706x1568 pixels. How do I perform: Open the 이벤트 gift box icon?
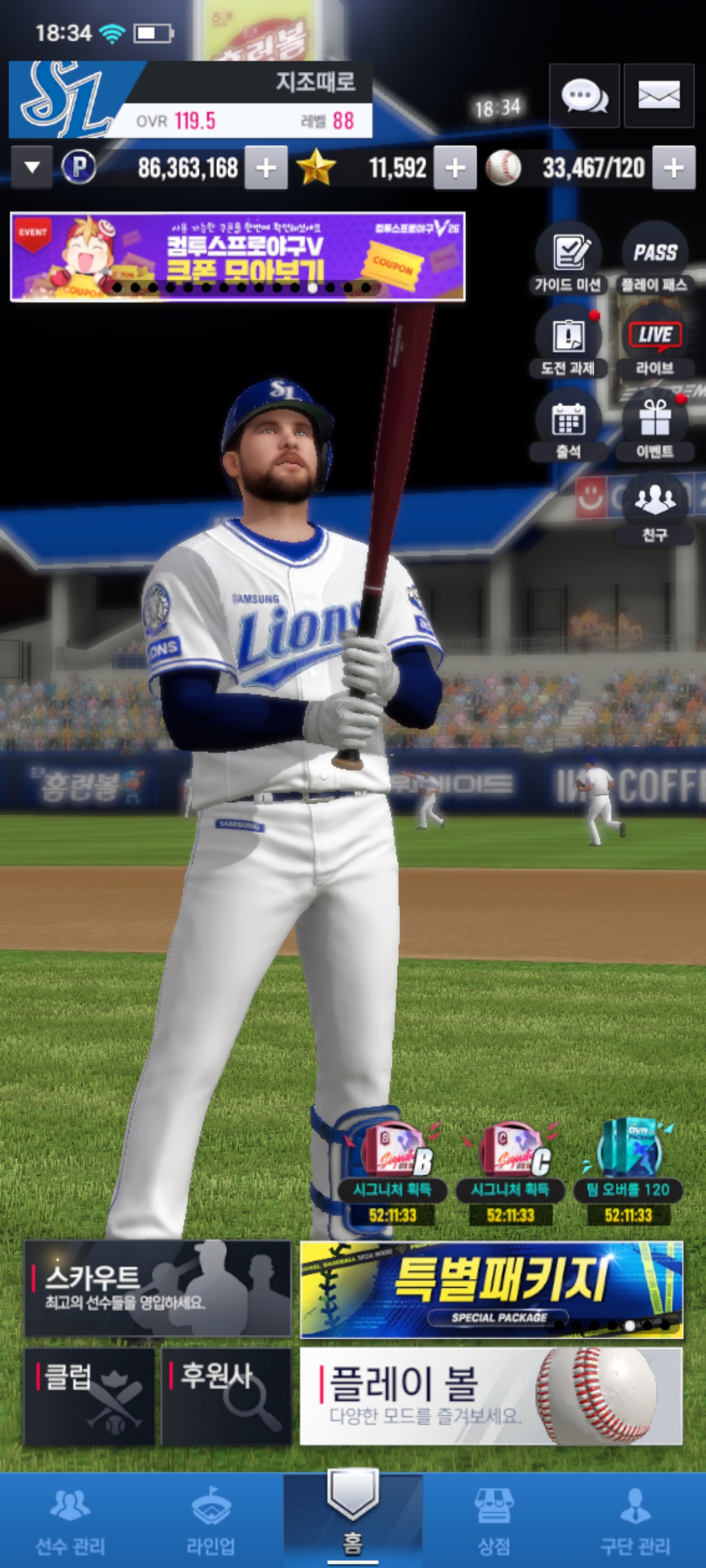pos(654,425)
